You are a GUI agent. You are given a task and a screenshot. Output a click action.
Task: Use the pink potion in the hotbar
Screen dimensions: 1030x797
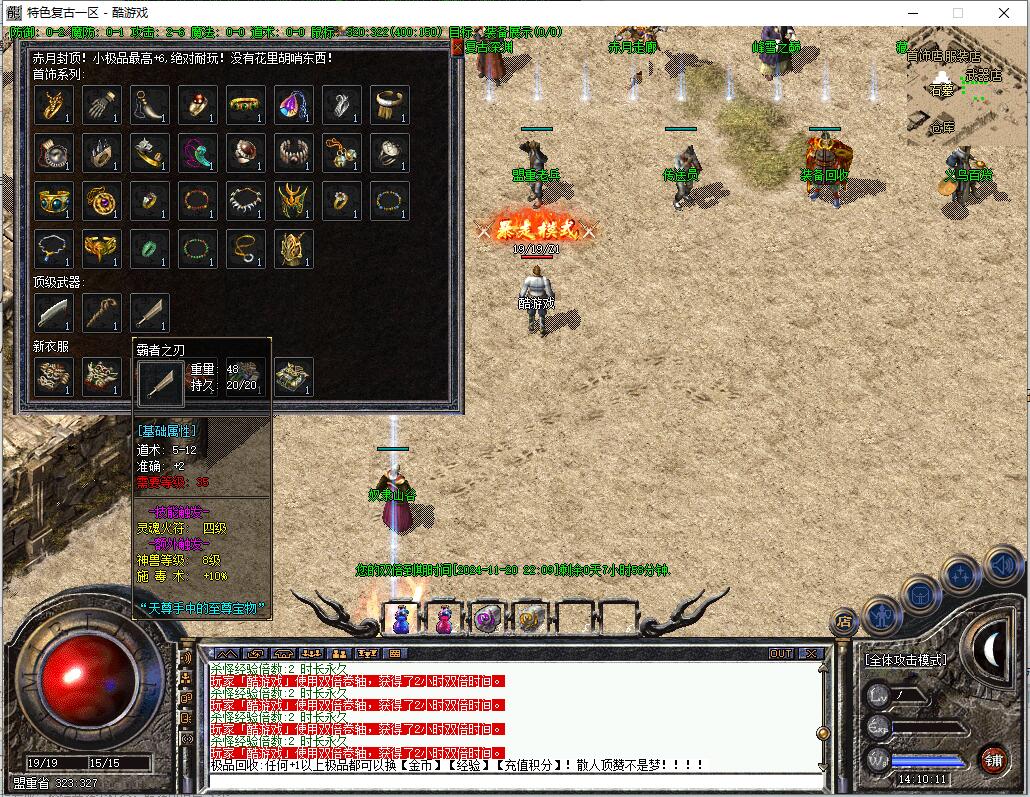point(444,619)
